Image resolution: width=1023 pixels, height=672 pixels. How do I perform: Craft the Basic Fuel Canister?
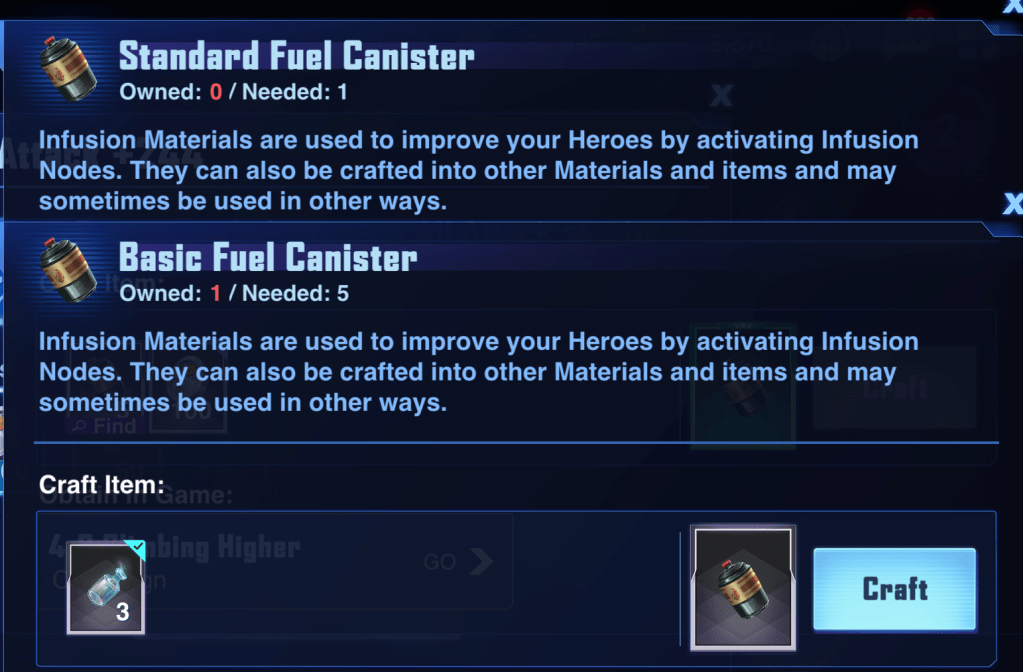click(894, 589)
